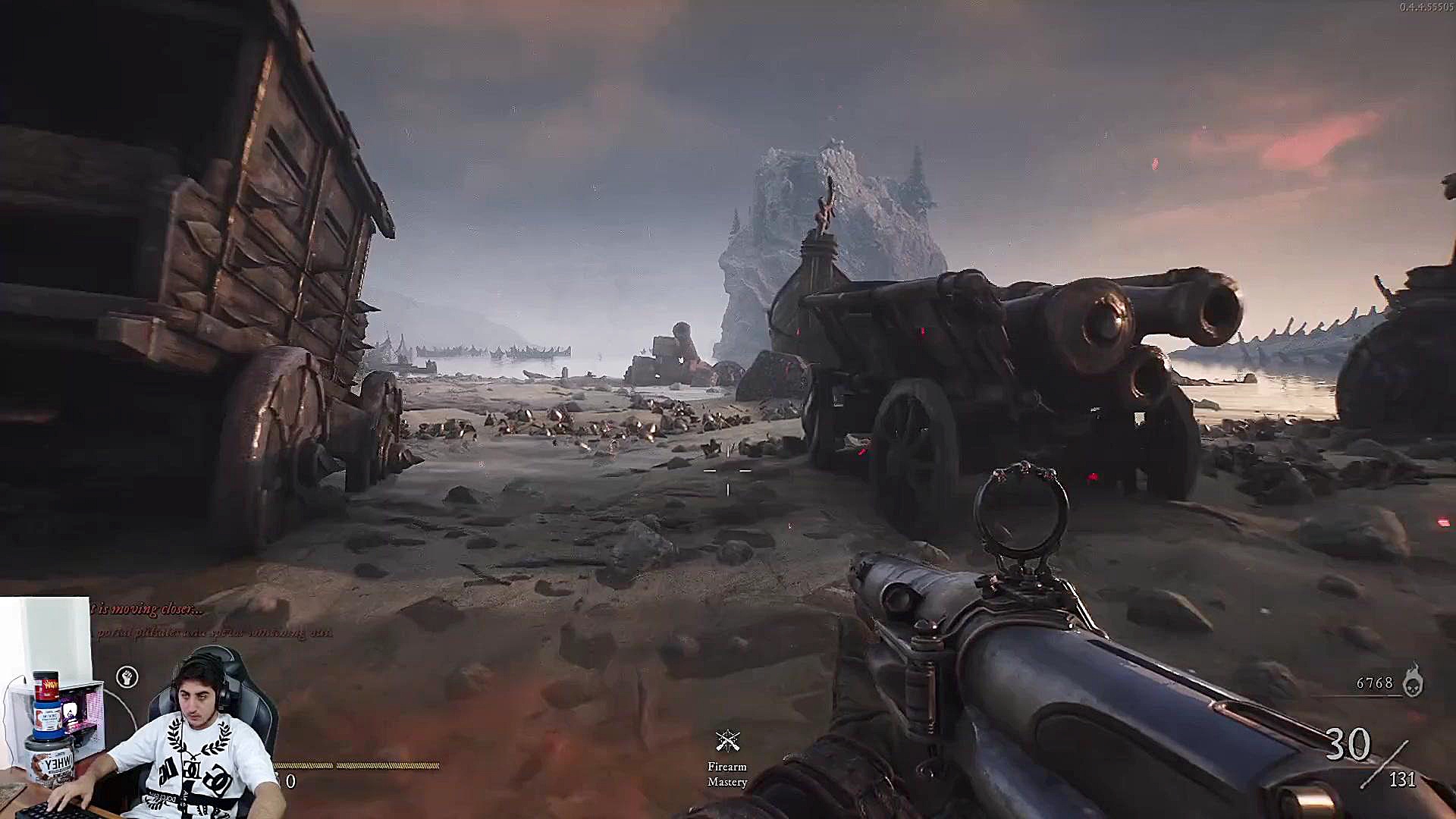Select the skull currency icon

point(1412,682)
